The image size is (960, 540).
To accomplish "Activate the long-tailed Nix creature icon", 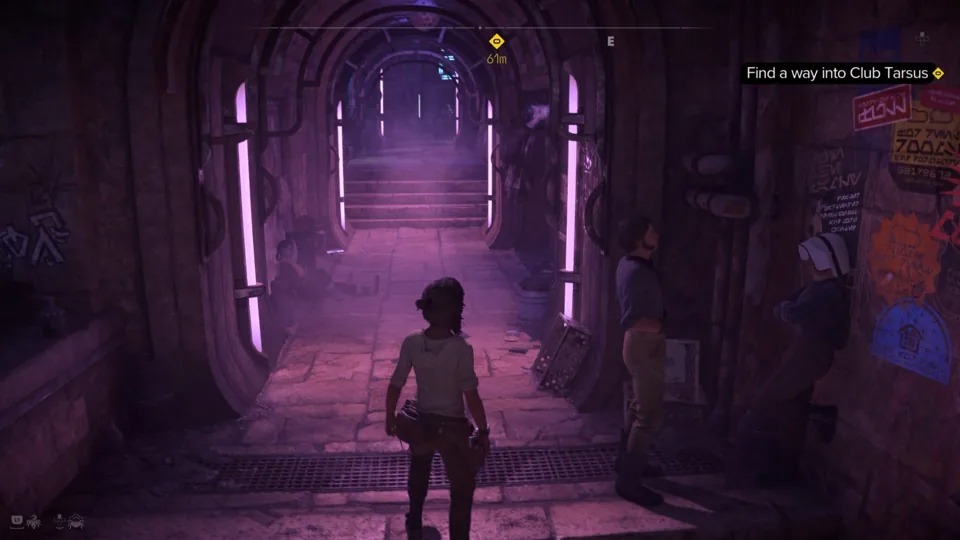I will click(x=34, y=521).
